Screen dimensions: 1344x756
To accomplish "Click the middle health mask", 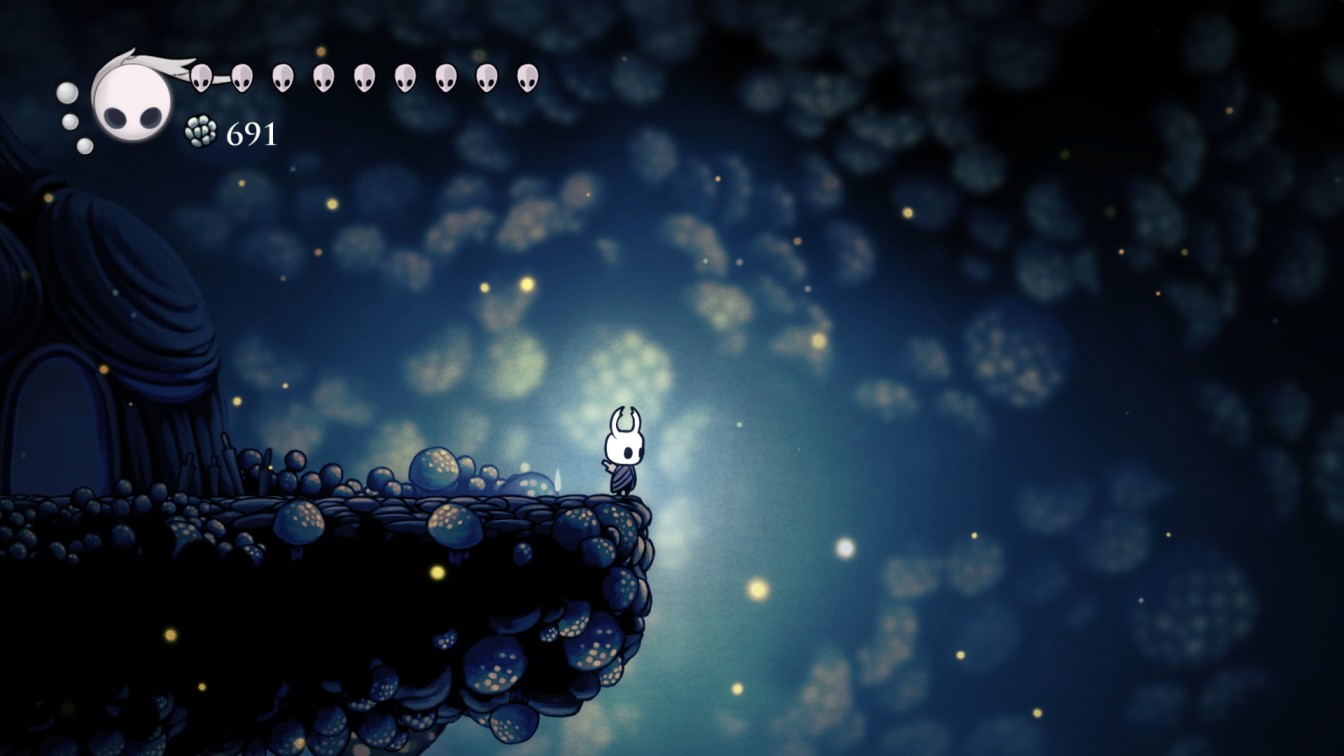I will tap(363, 77).
